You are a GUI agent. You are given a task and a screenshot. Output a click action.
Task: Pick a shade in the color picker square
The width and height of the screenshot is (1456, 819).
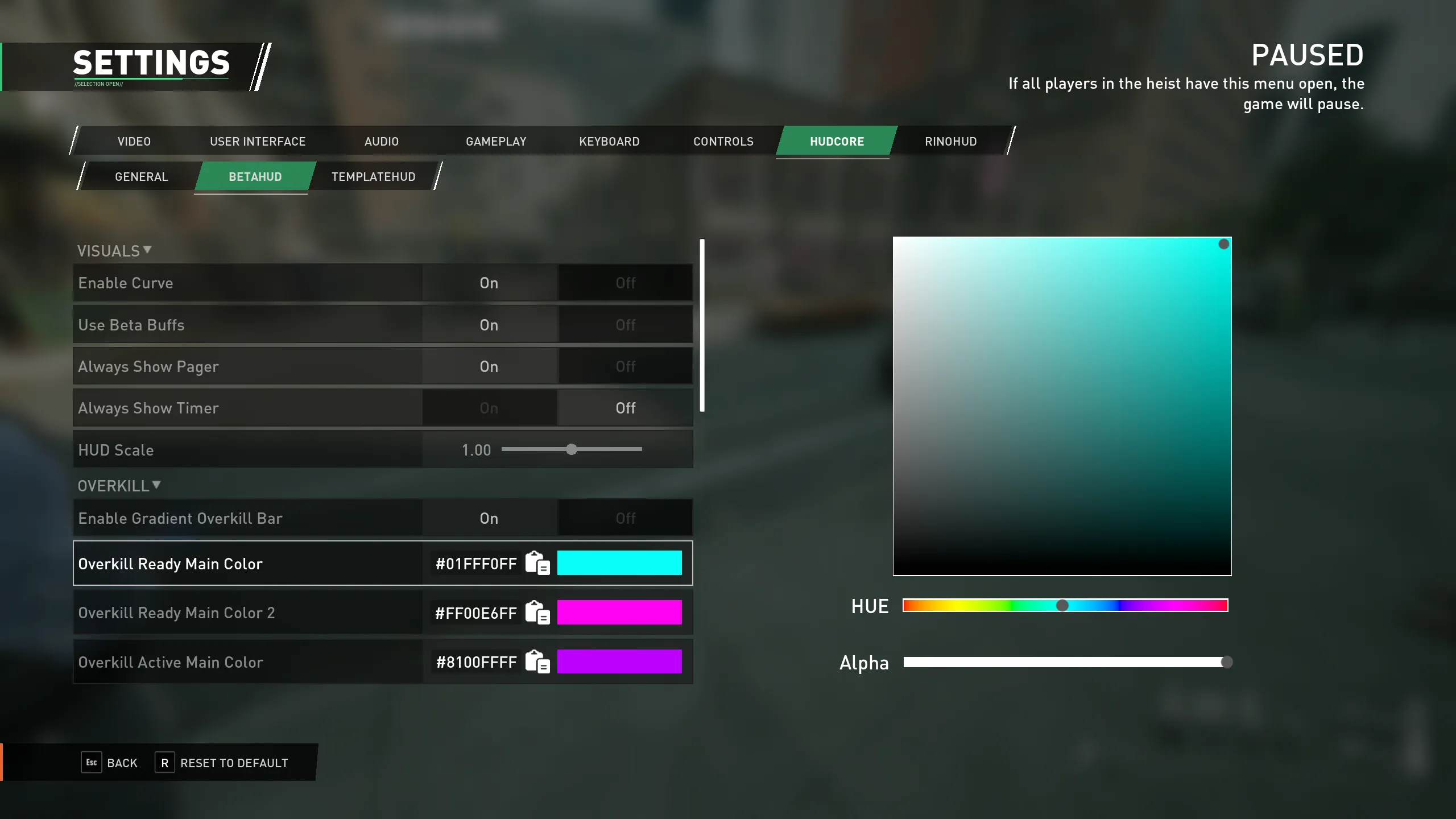1062,406
